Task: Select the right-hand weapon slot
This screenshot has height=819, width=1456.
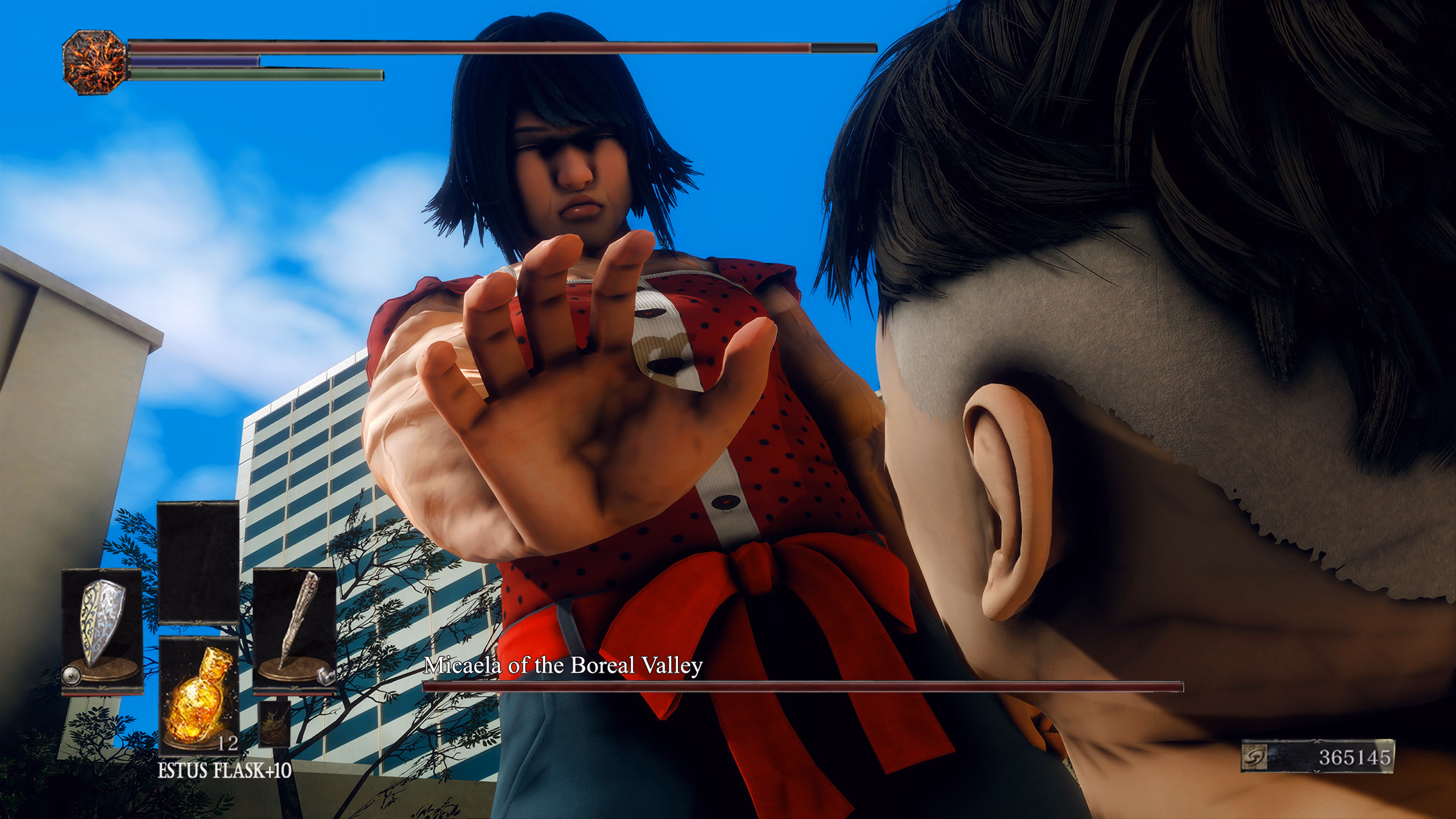Action: click(x=294, y=630)
